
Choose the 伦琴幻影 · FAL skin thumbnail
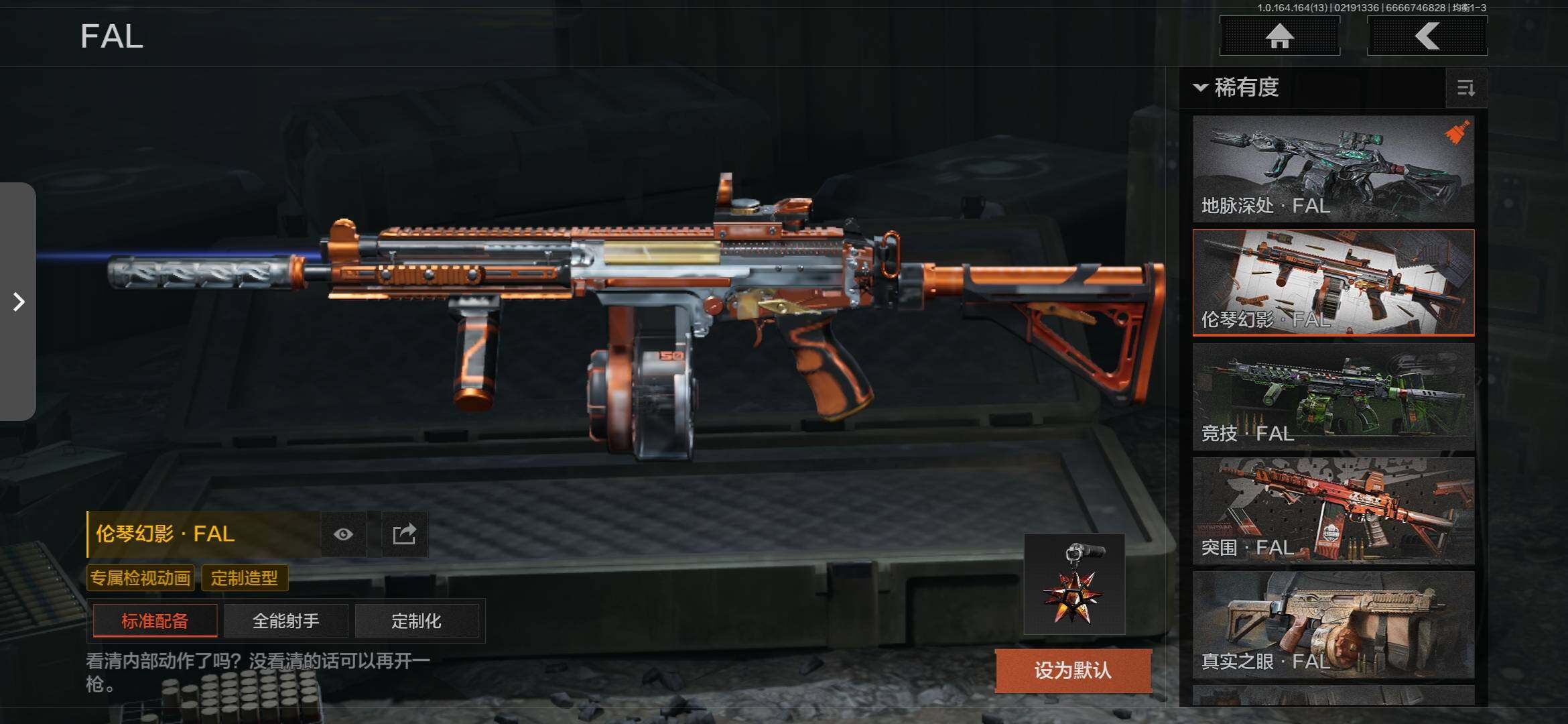coord(1333,282)
